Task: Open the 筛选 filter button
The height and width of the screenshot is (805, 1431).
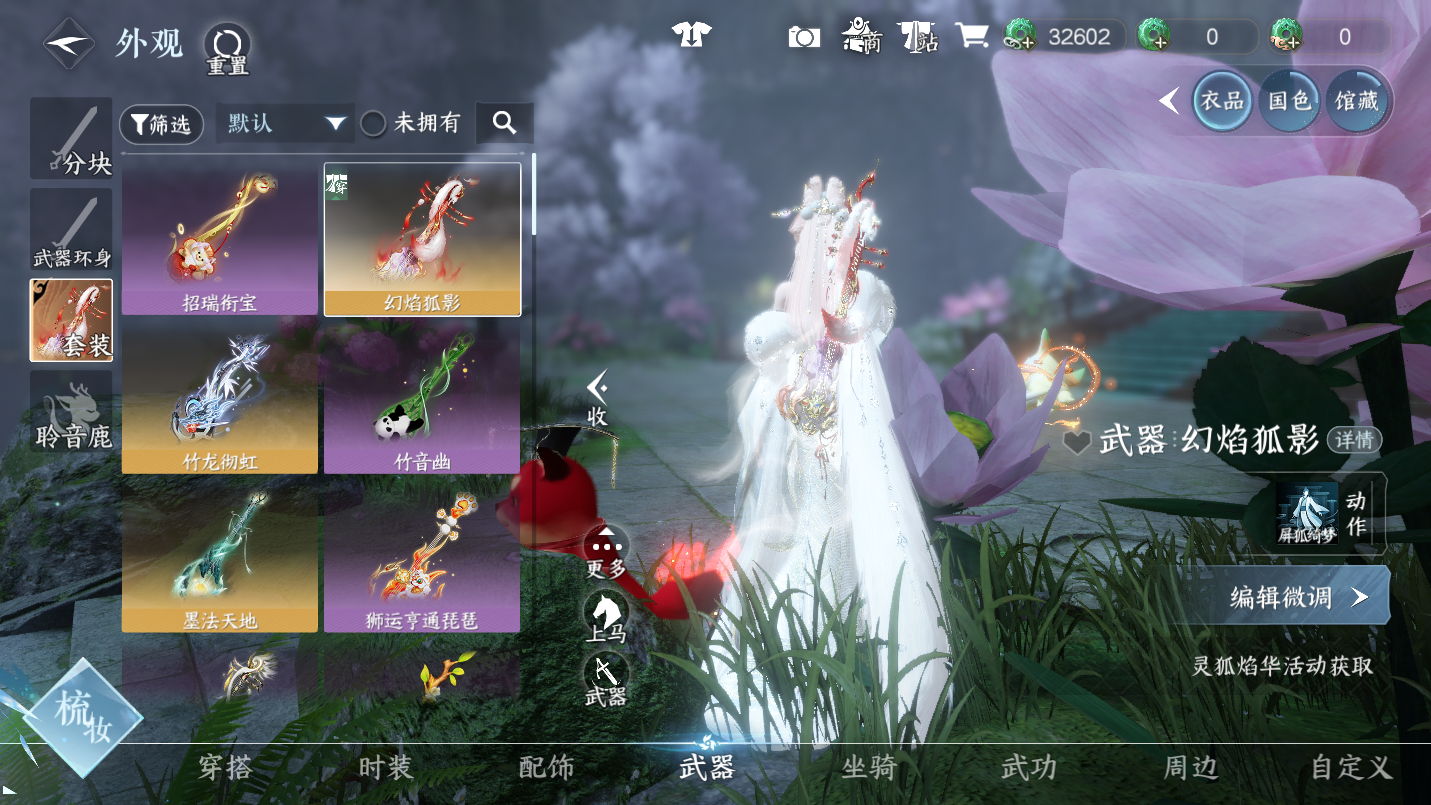Action: (x=161, y=124)
